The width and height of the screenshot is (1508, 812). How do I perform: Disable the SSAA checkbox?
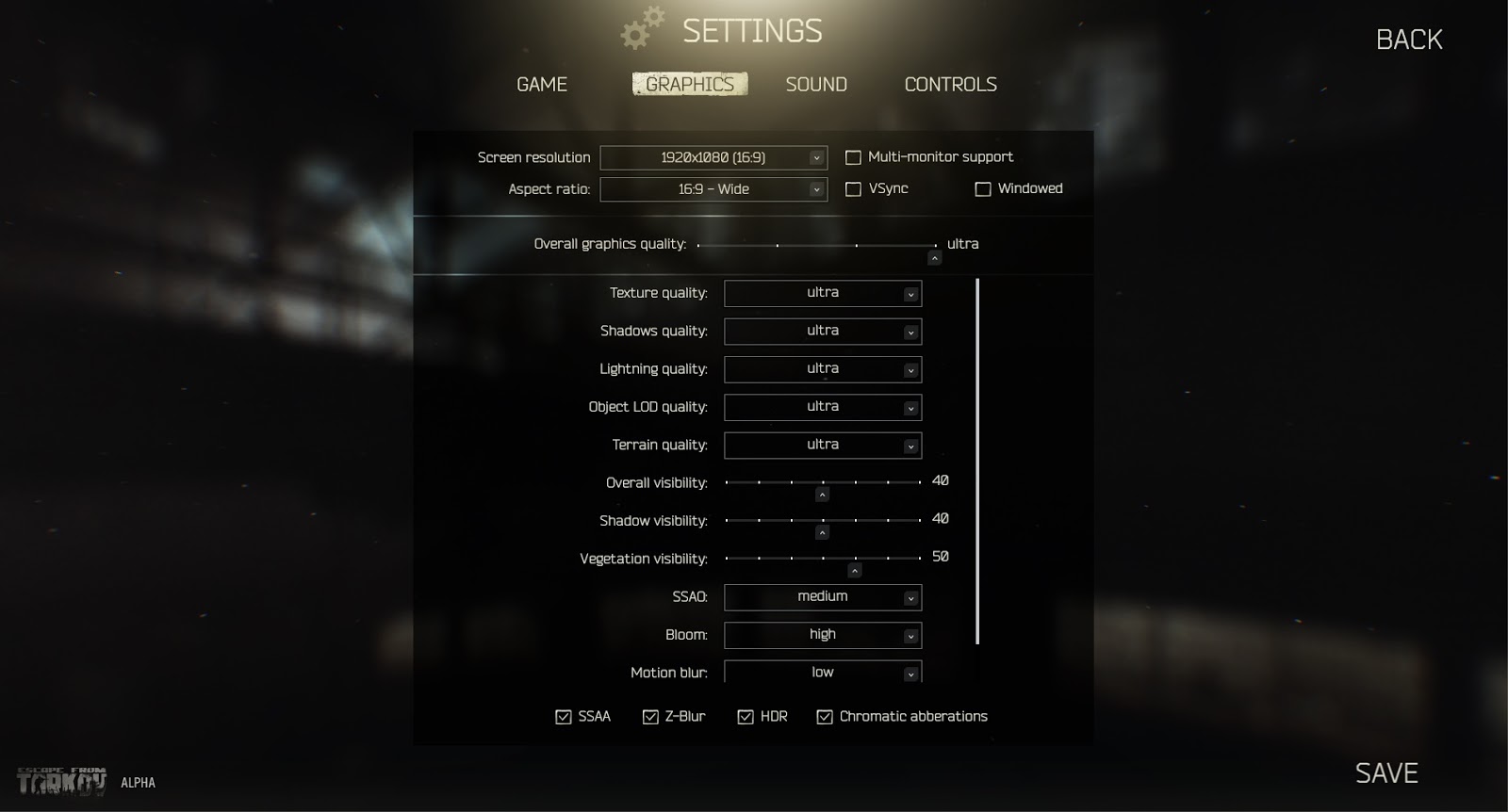(563, 716)
